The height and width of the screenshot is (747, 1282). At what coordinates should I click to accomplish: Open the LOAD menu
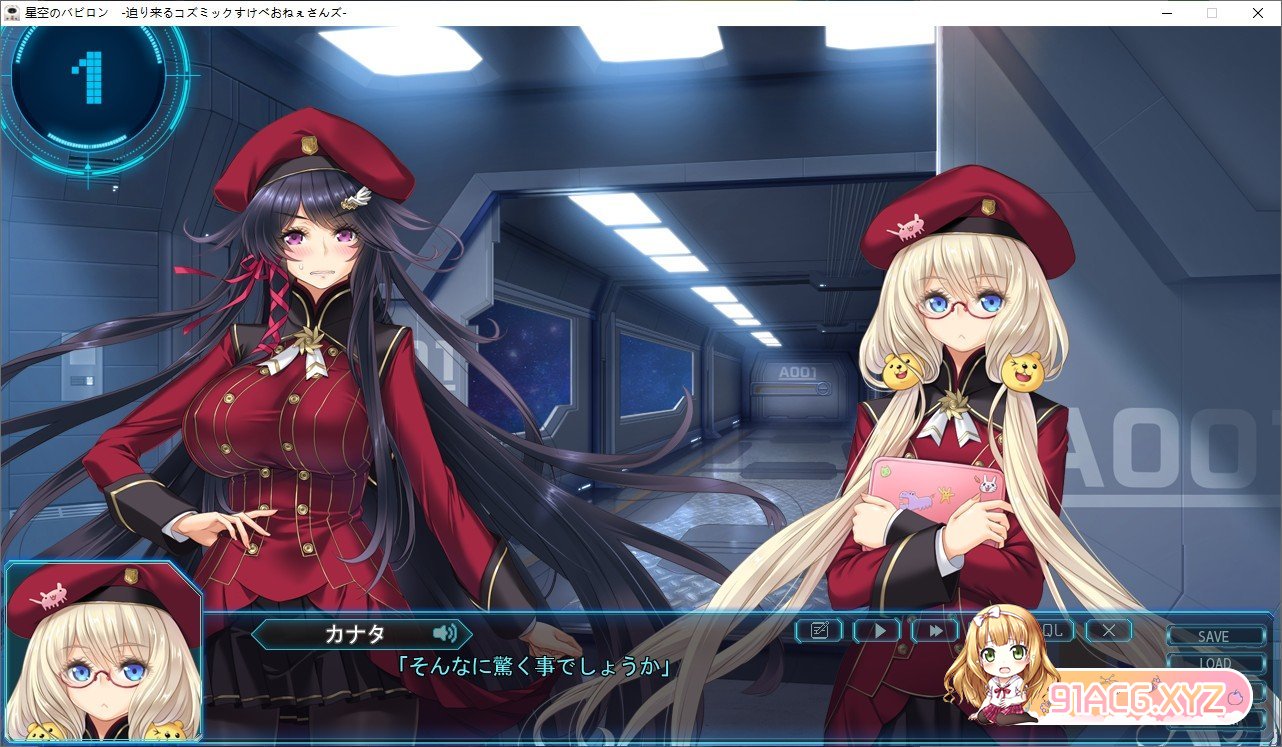tap(1213, 662)
